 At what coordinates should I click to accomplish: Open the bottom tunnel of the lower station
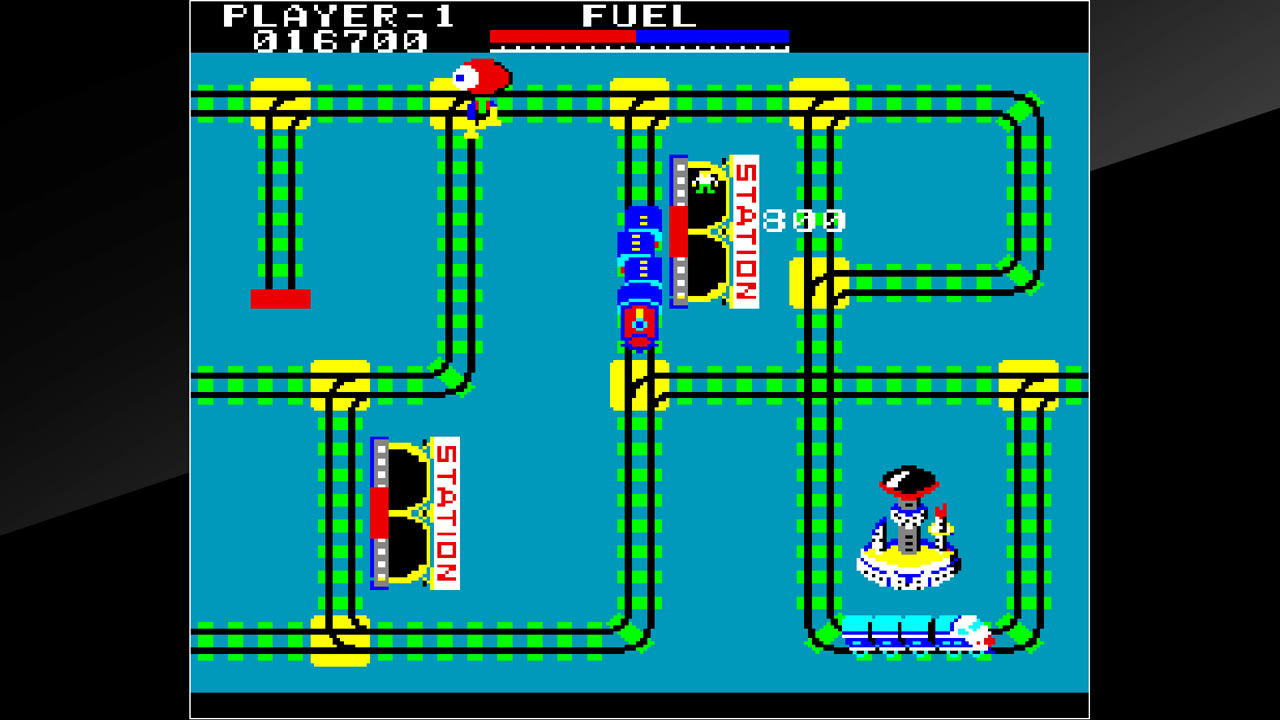tap(410, 545)
